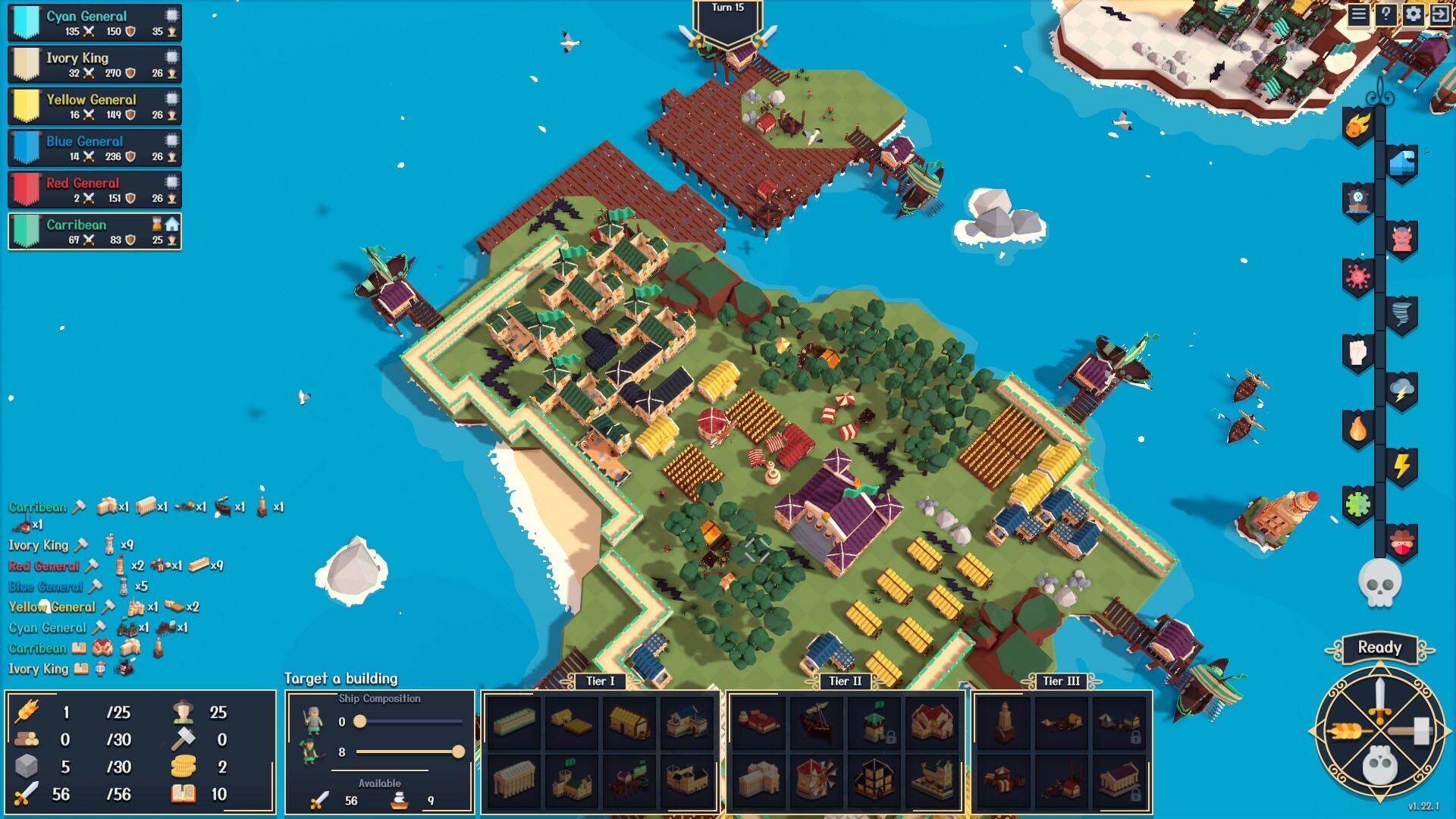The height and width of the screenshot is (819, 1456).
Task: Select the meteor disaster icon
Action: click(x=1357, y=126)
